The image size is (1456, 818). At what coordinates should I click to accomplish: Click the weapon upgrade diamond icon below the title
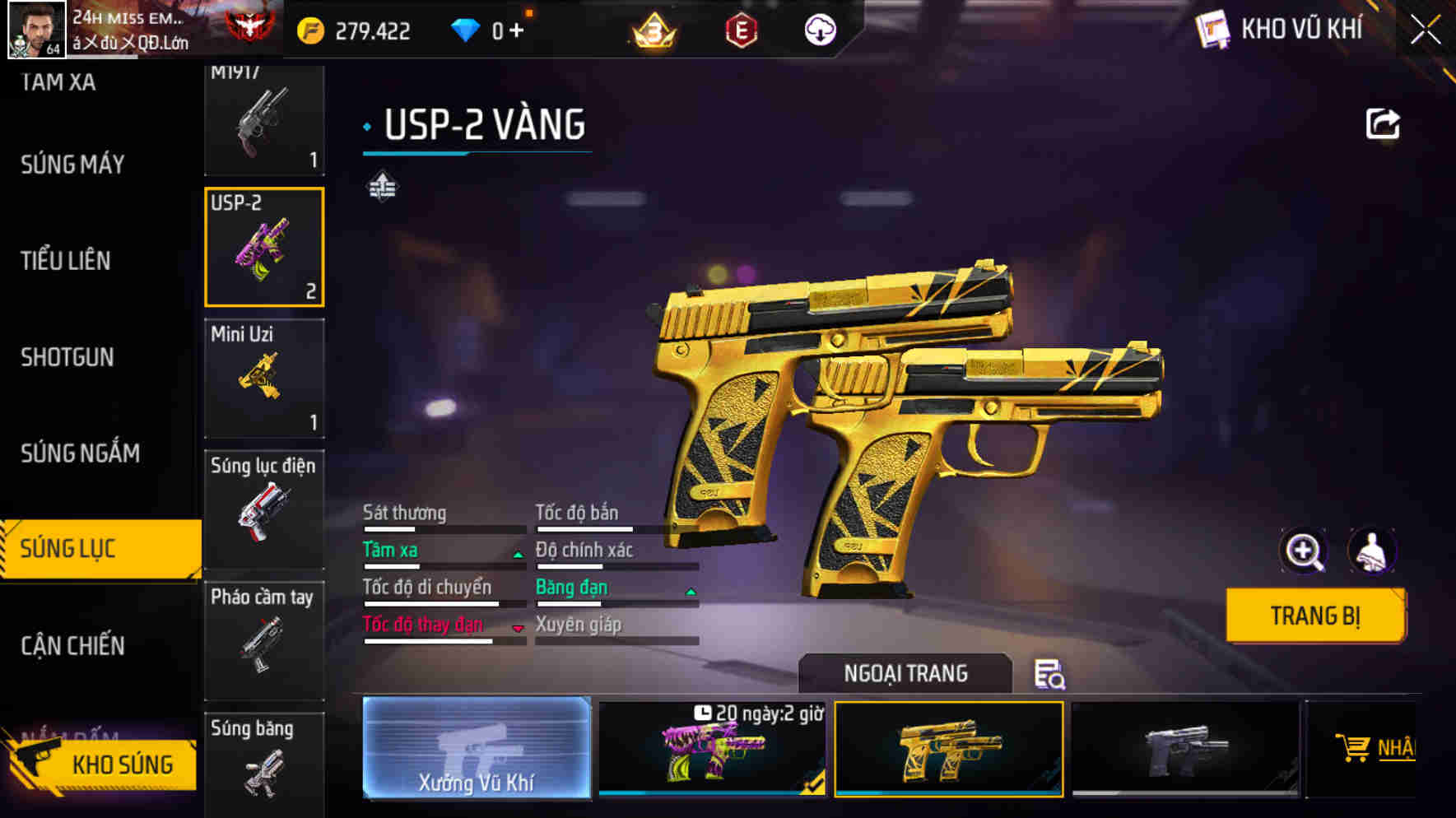pos(382,187)
